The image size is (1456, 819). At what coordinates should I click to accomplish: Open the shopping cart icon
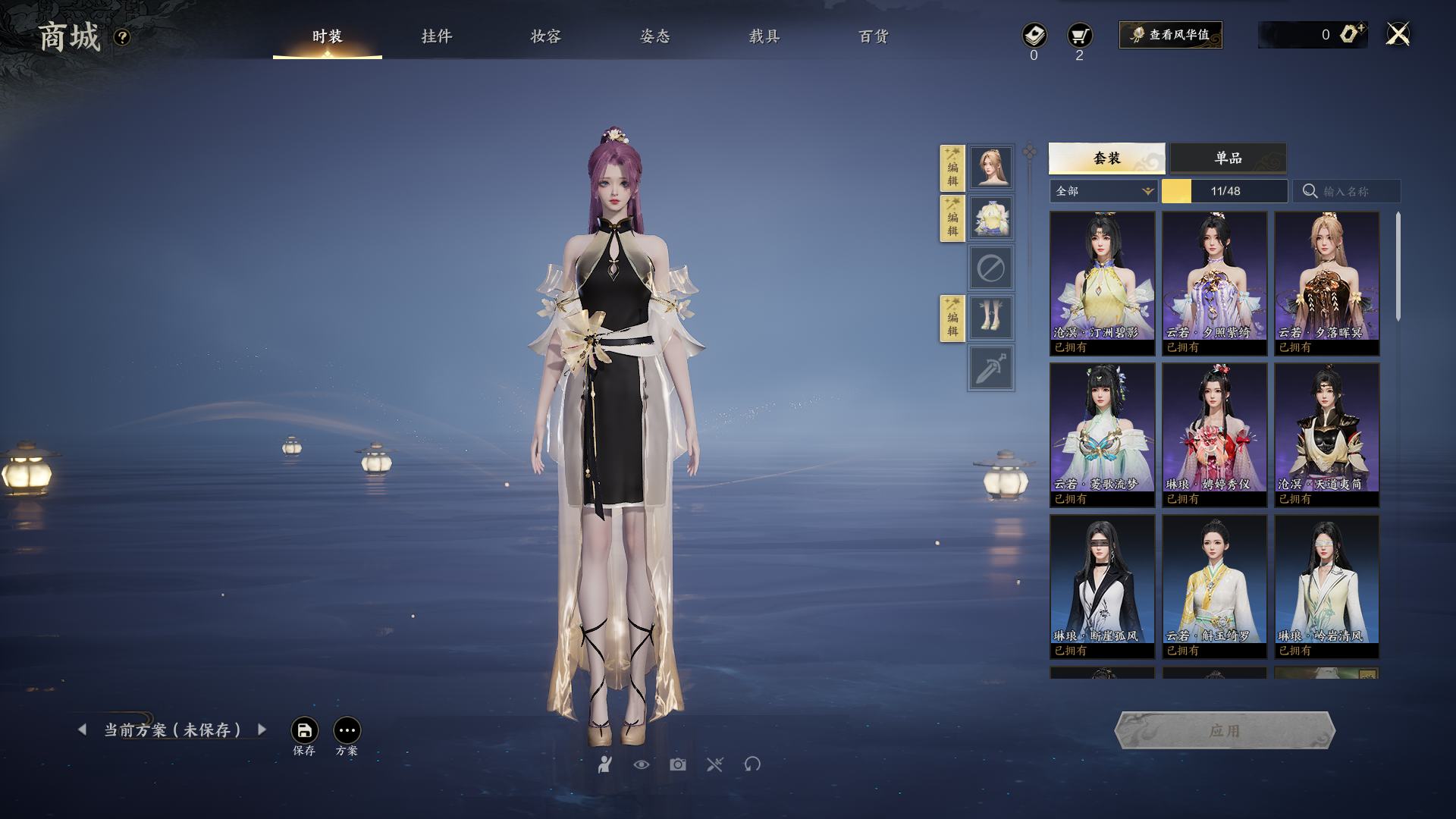tap(1079, 36)
